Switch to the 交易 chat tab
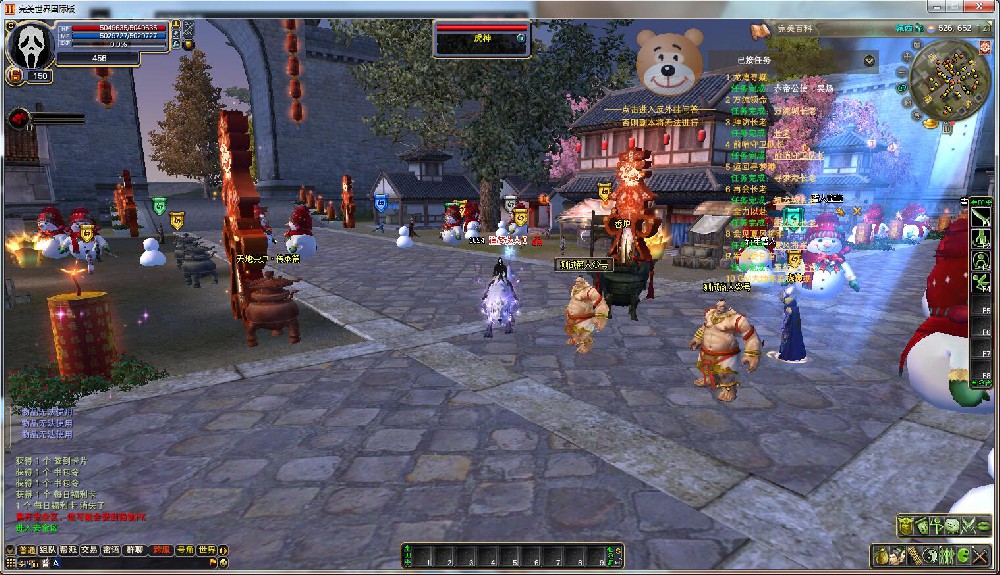 click(x=90, y=550)
